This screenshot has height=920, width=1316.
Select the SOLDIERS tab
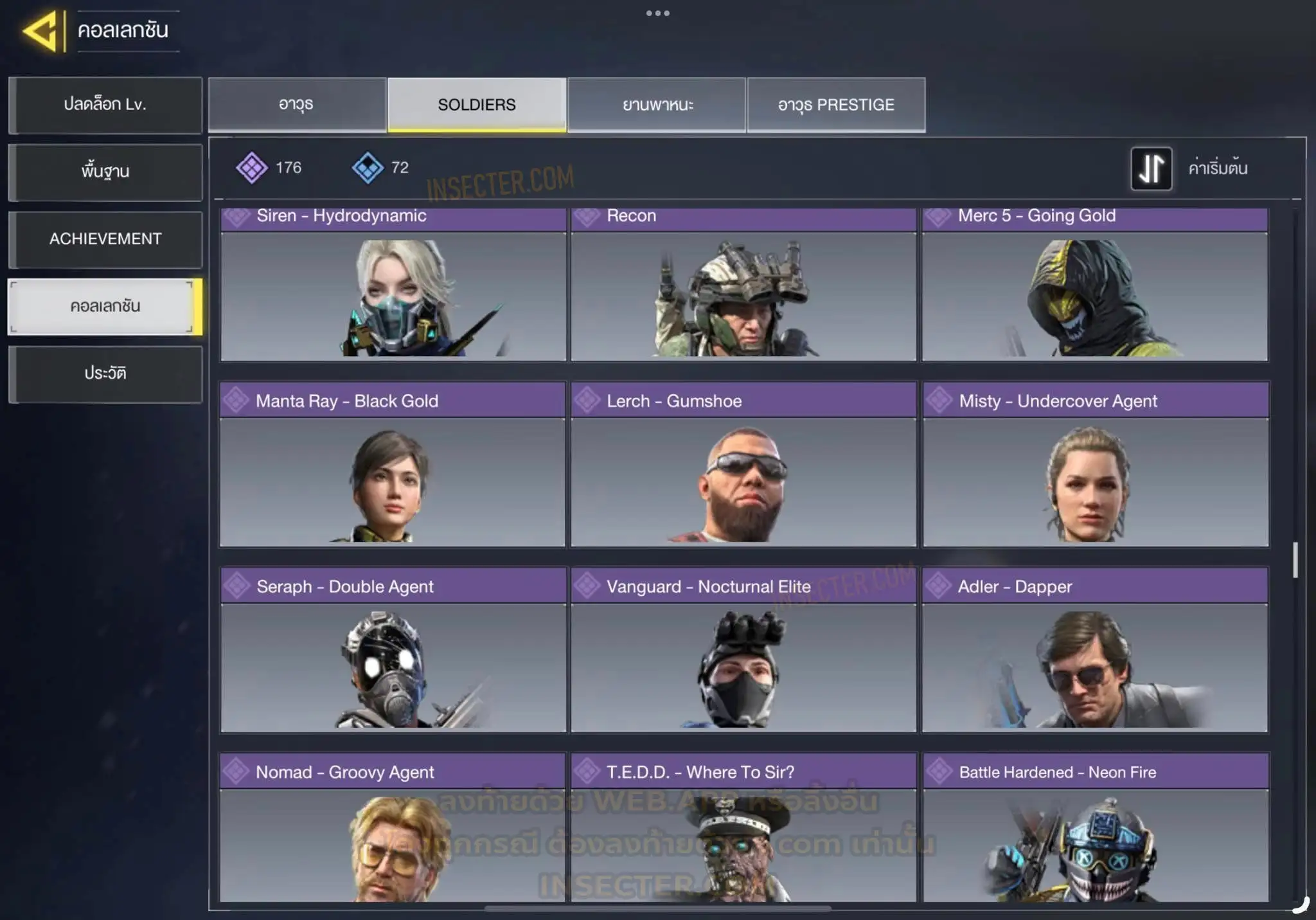(477, 105)
